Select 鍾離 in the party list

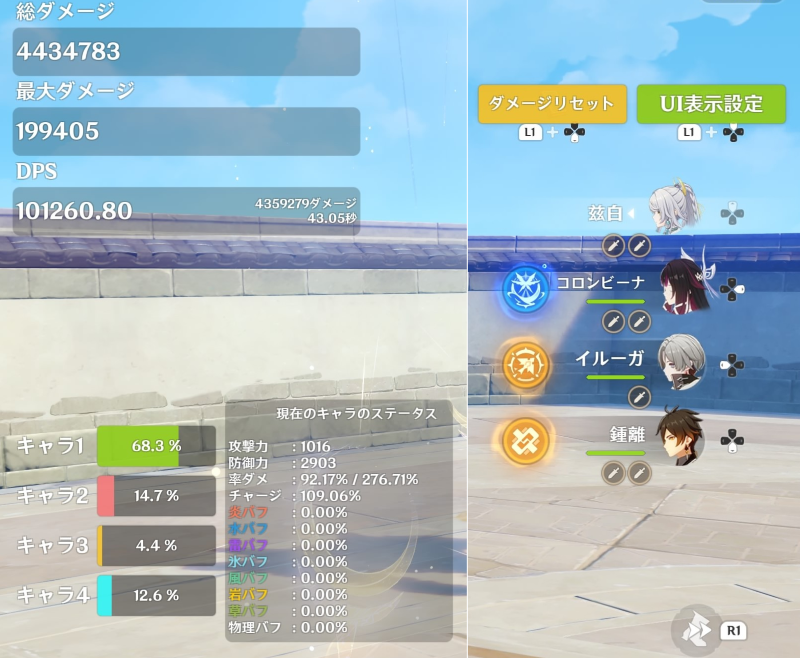coord(681,437)
